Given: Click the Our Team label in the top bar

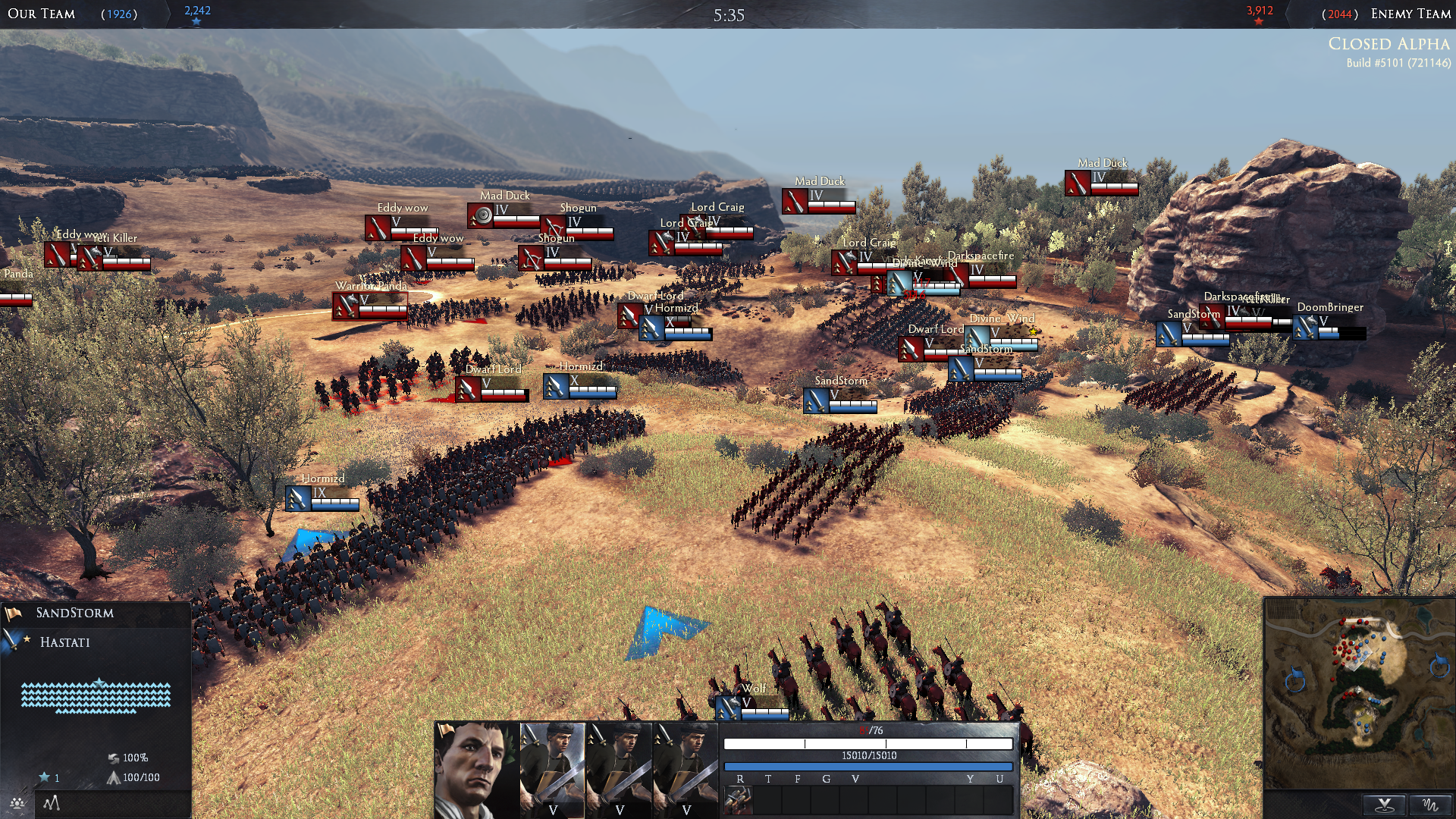Looking at the screenshot, I should [37, 14].
